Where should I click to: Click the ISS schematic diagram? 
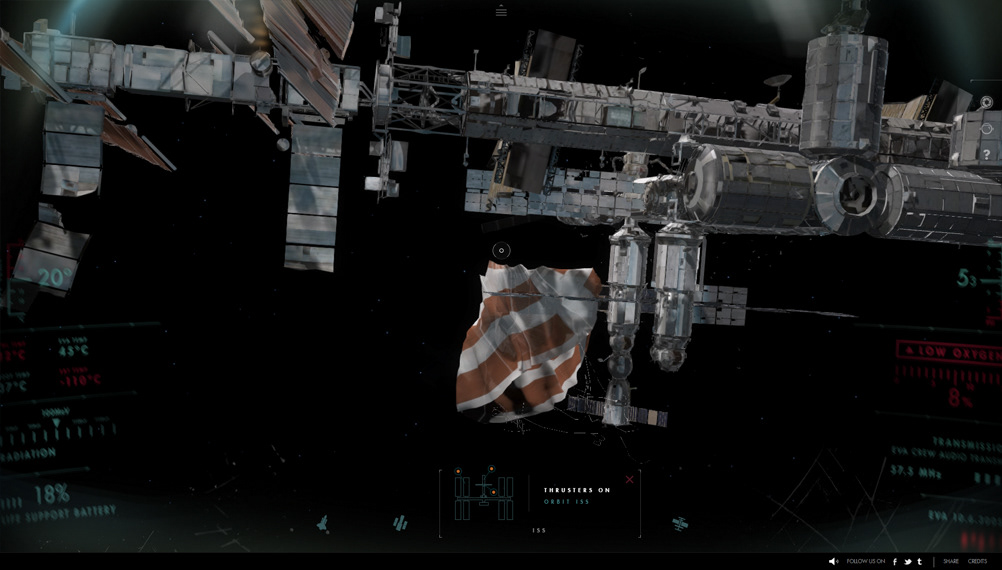point(484,495)
